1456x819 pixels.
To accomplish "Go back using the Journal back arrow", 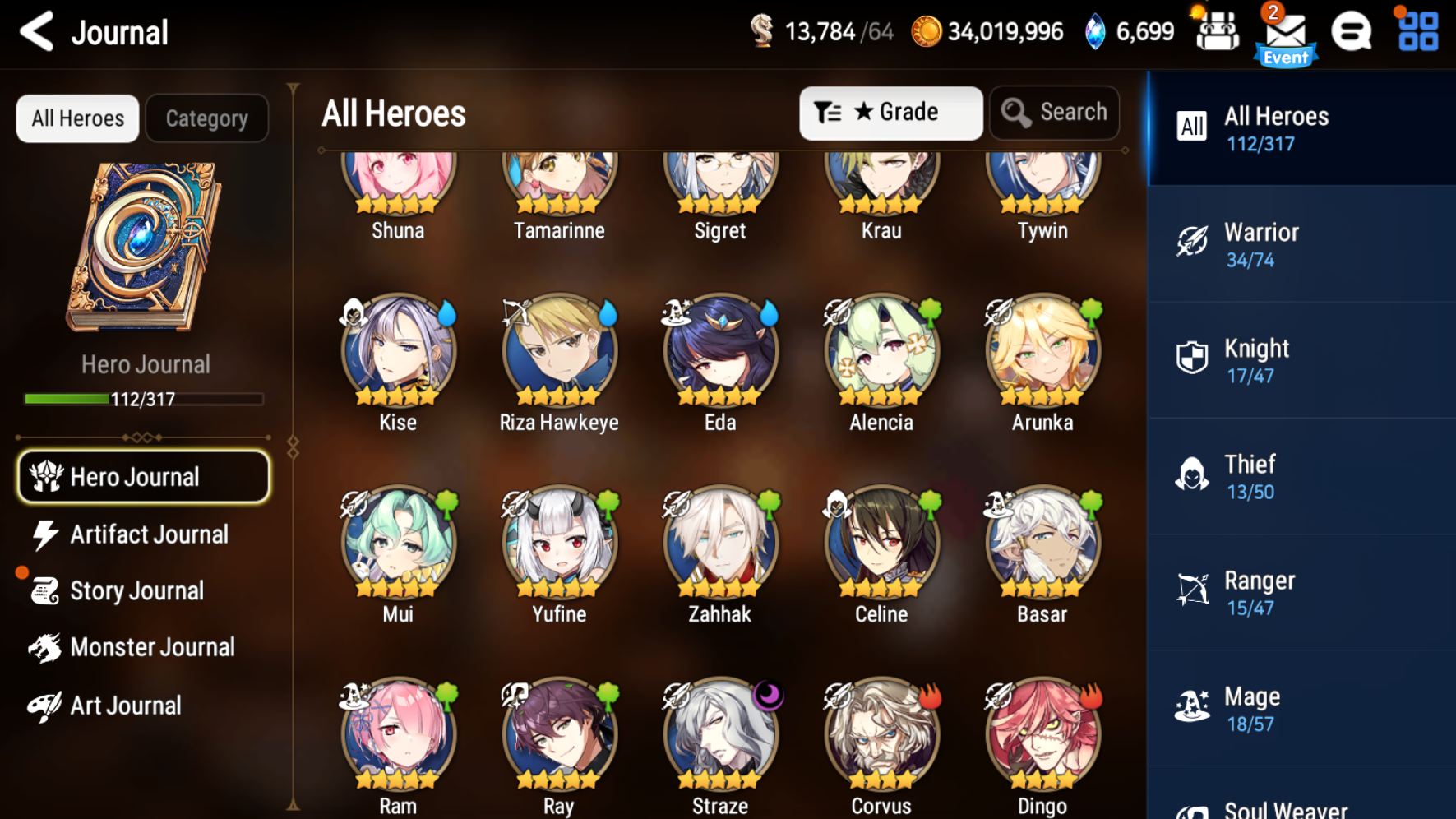I will pos(35,31).
